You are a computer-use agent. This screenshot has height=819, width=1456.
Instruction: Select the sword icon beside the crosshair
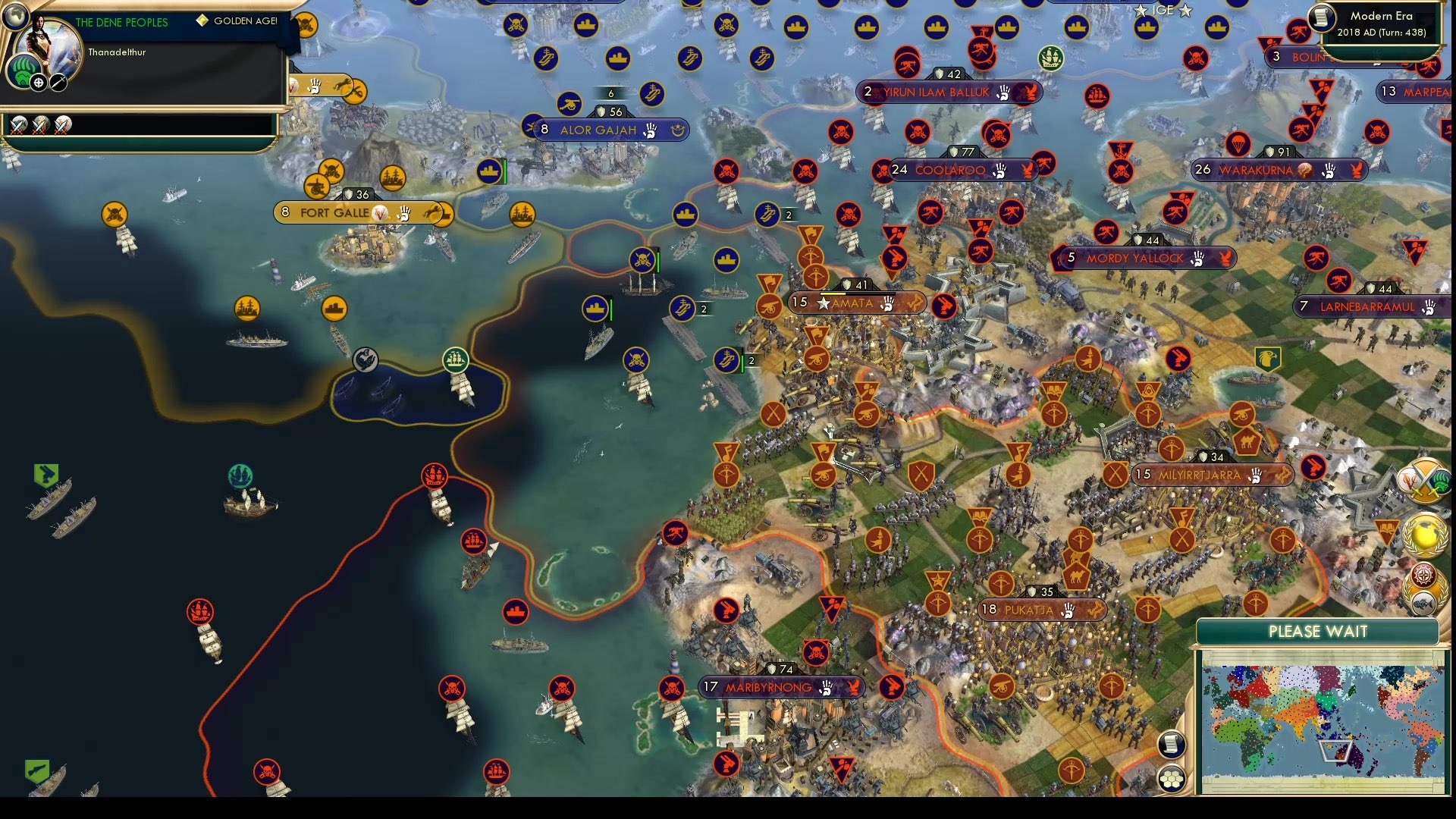click(58, 83)
